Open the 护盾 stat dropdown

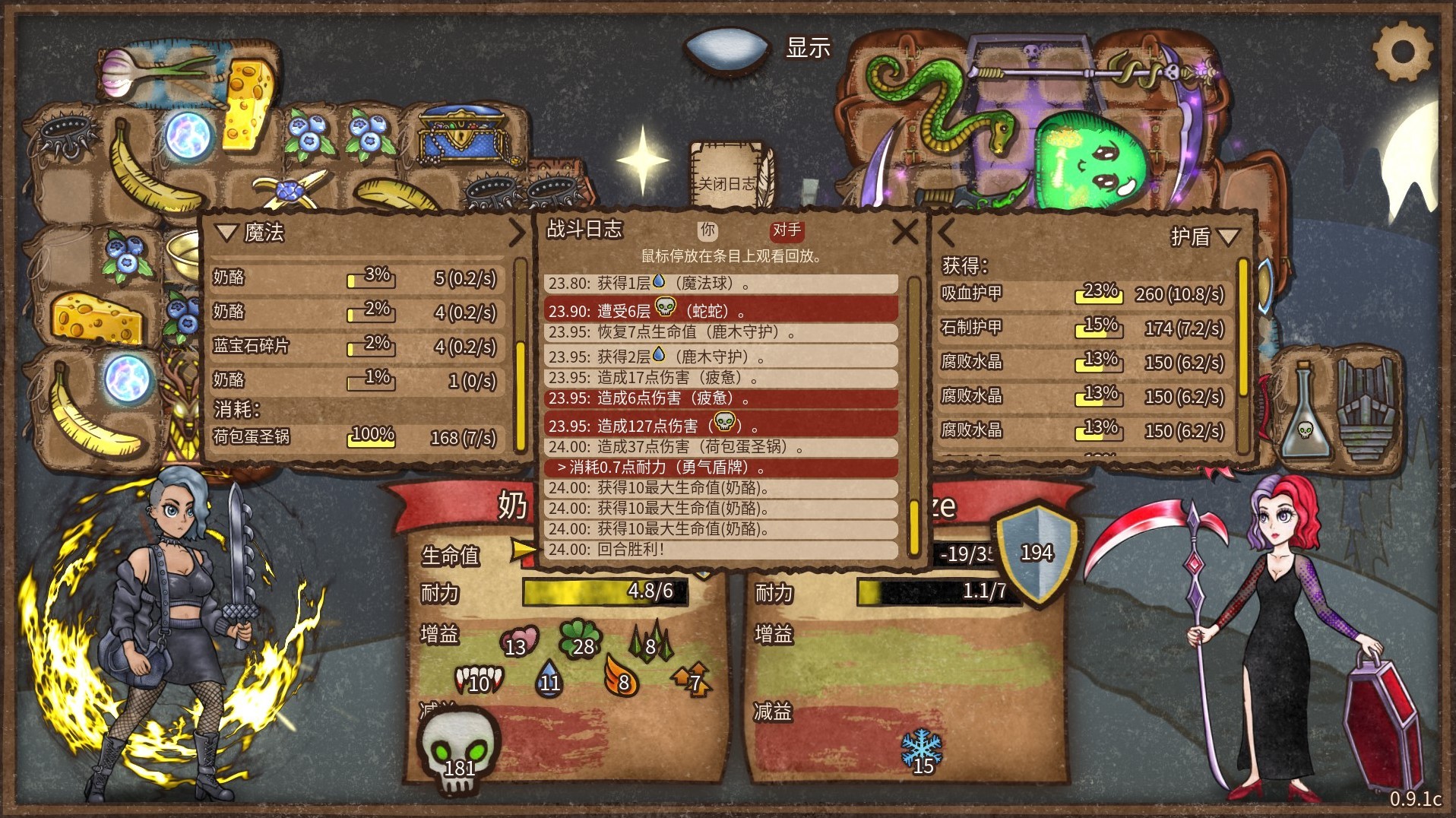[x=1228, y=237]
